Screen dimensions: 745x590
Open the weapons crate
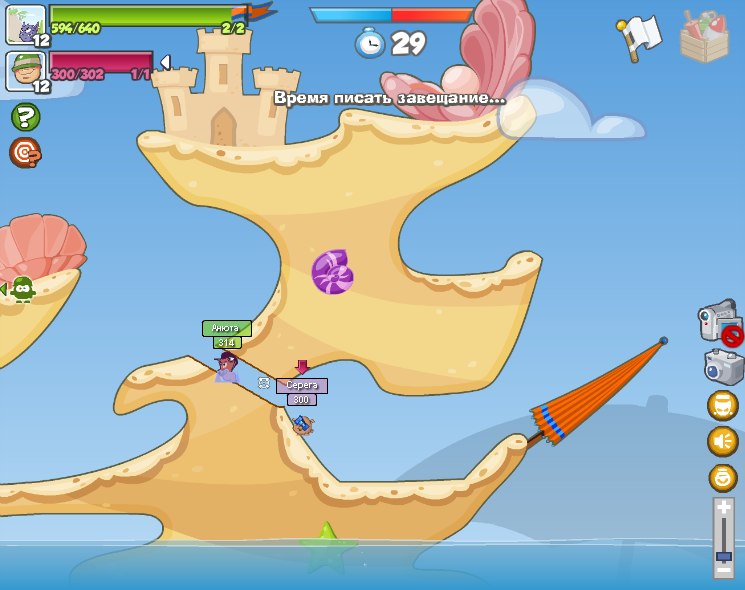point(704,36)
